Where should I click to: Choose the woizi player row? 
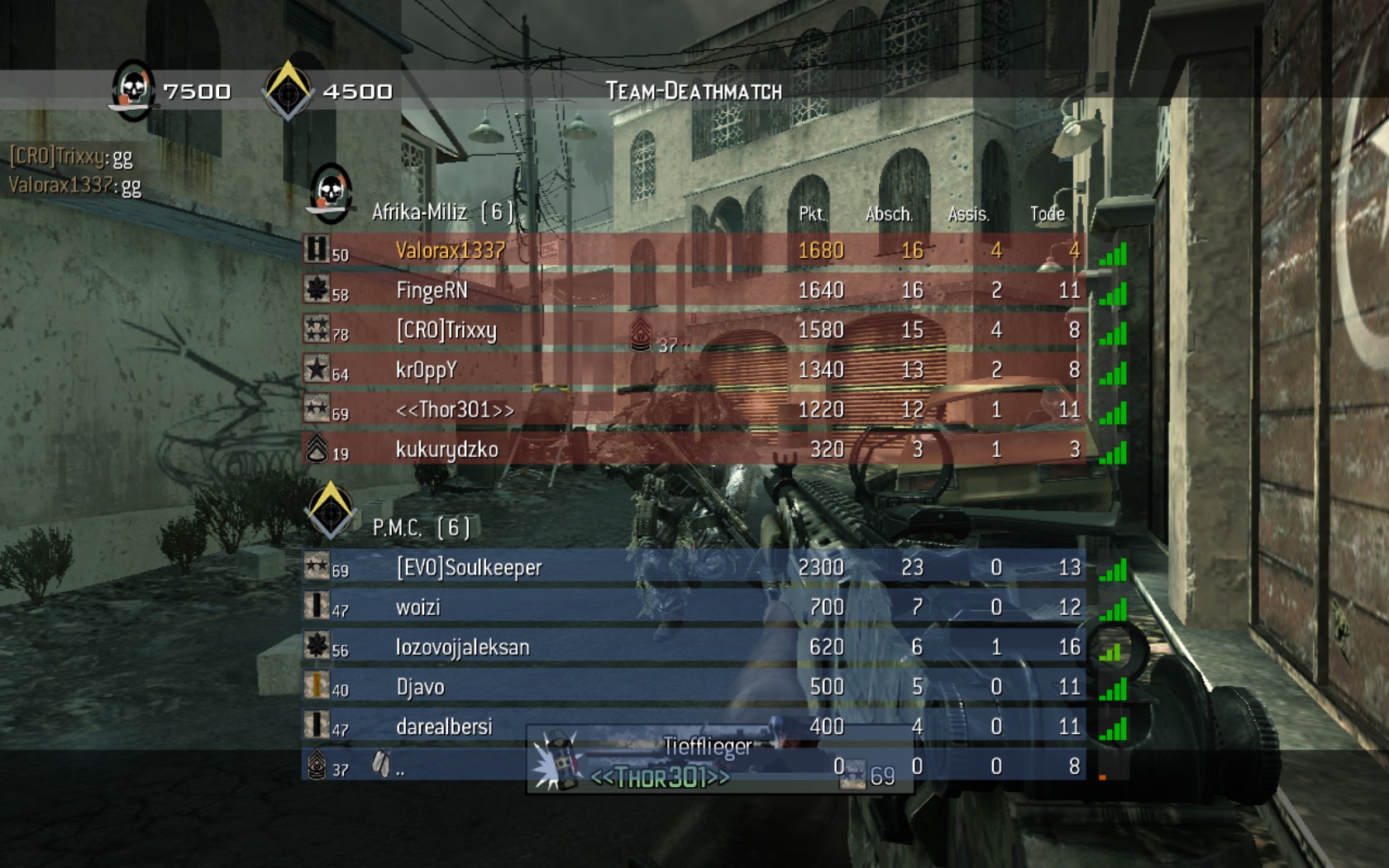point(418,608)
